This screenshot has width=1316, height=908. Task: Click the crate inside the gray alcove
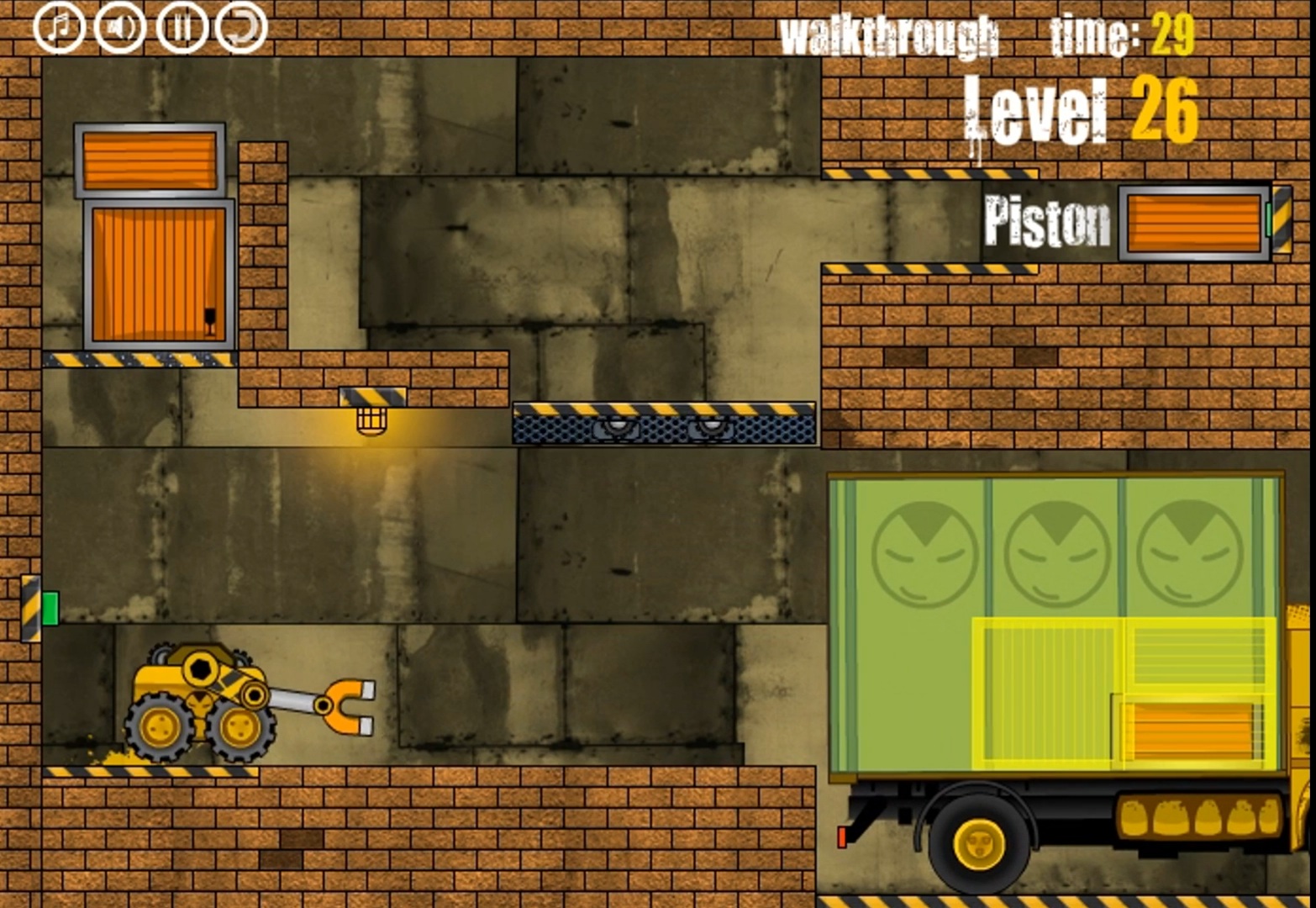coord(156,273)
